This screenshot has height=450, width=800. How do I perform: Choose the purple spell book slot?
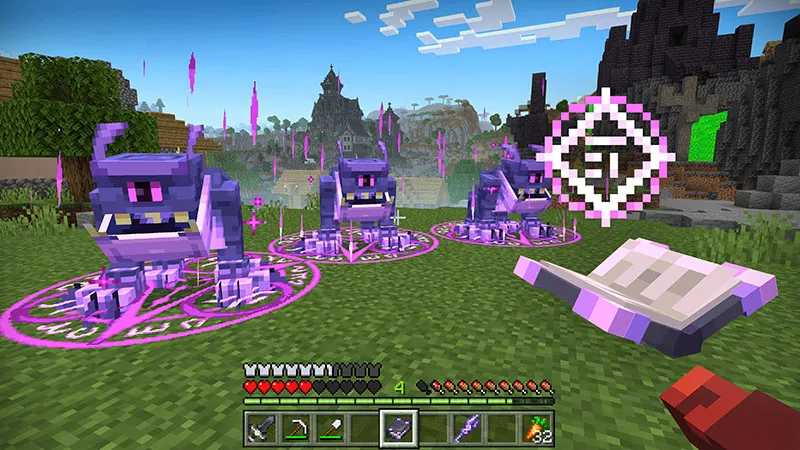398,428
